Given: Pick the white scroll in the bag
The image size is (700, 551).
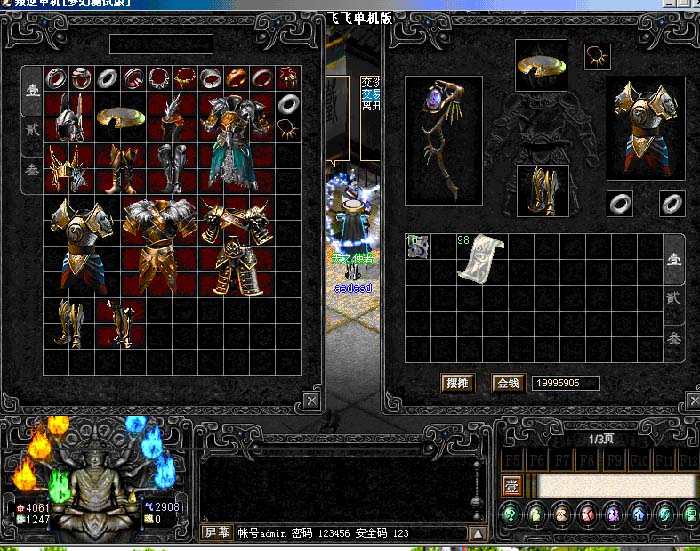Looking at the screenshot, I should tap(478, 258).
